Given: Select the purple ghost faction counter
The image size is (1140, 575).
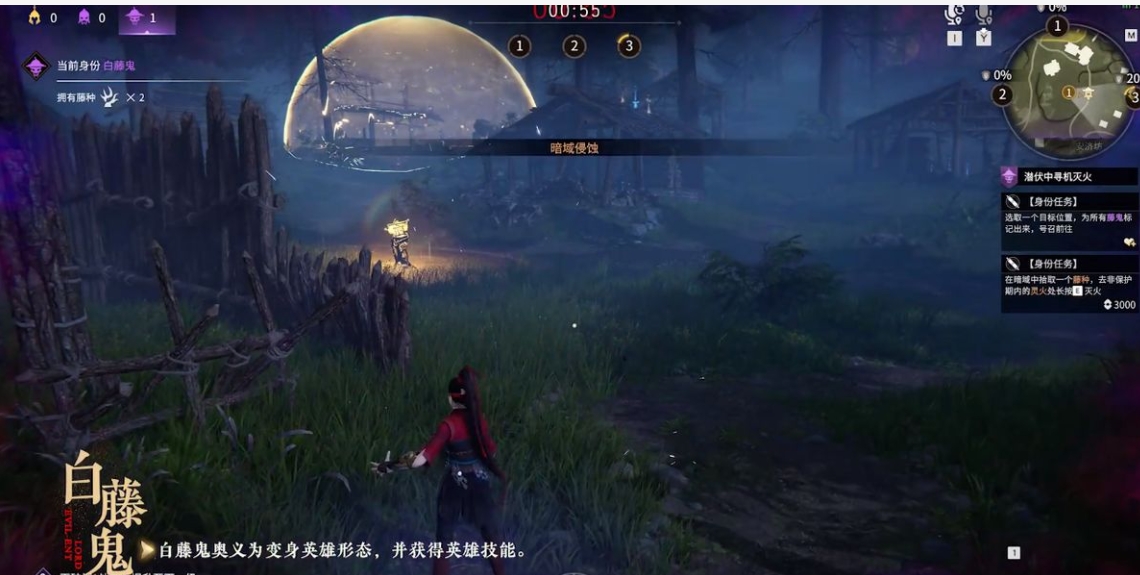Looking at the screenshot, I should coord(86,18).
